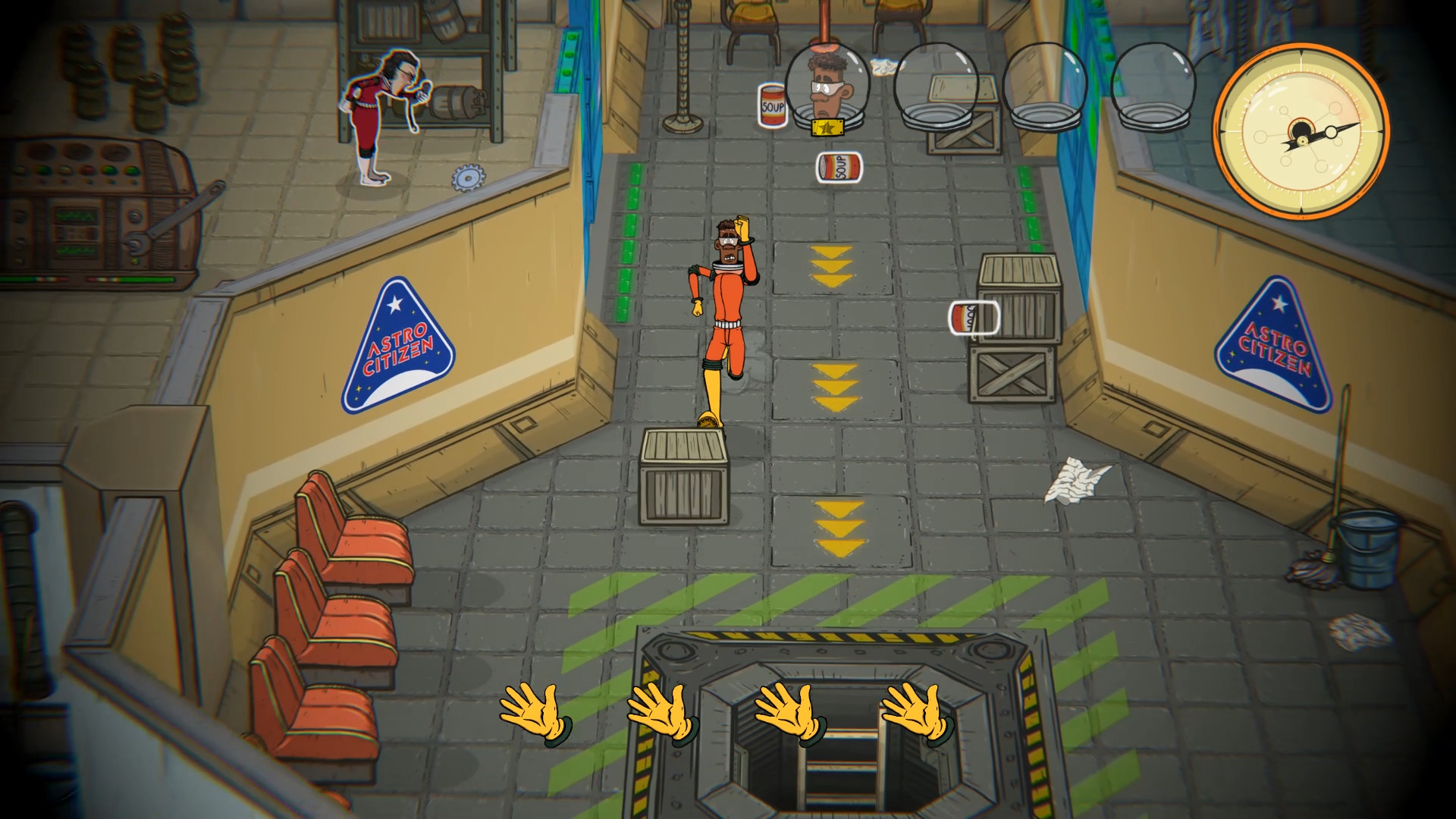The image size is (1456, 819).
Task: Click the astronaut head inside the glass dome
Action: point(827,83)
